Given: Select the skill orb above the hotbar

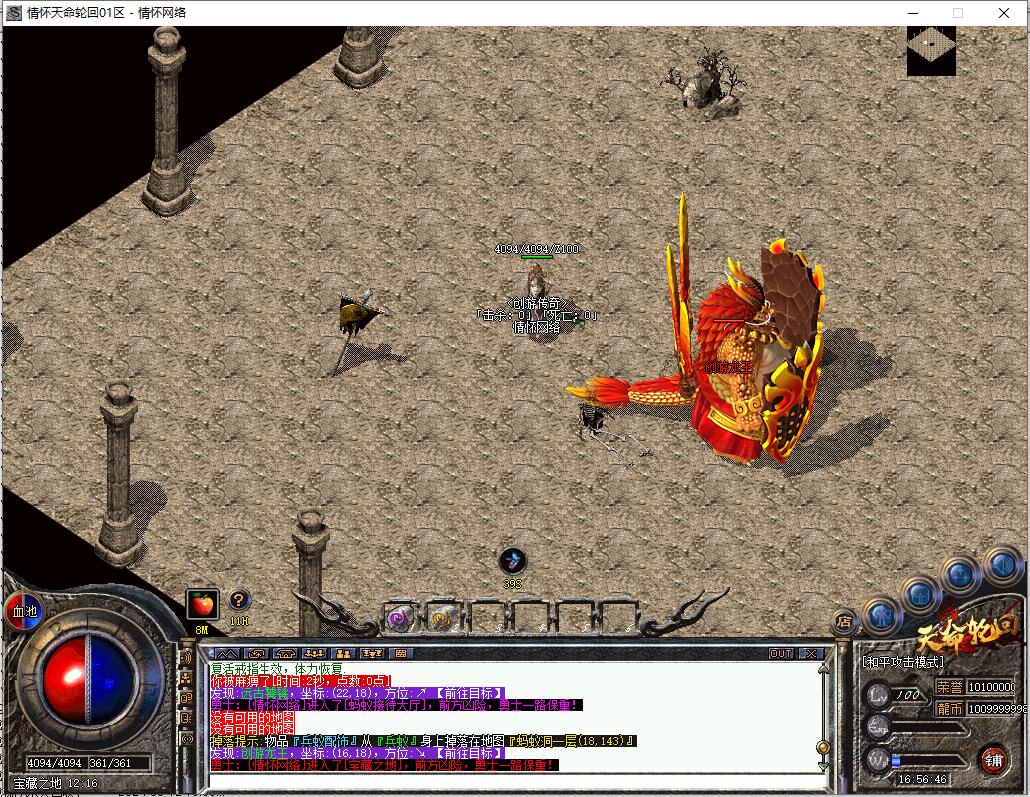Looking at the screenshot, I should pos(512,561).
